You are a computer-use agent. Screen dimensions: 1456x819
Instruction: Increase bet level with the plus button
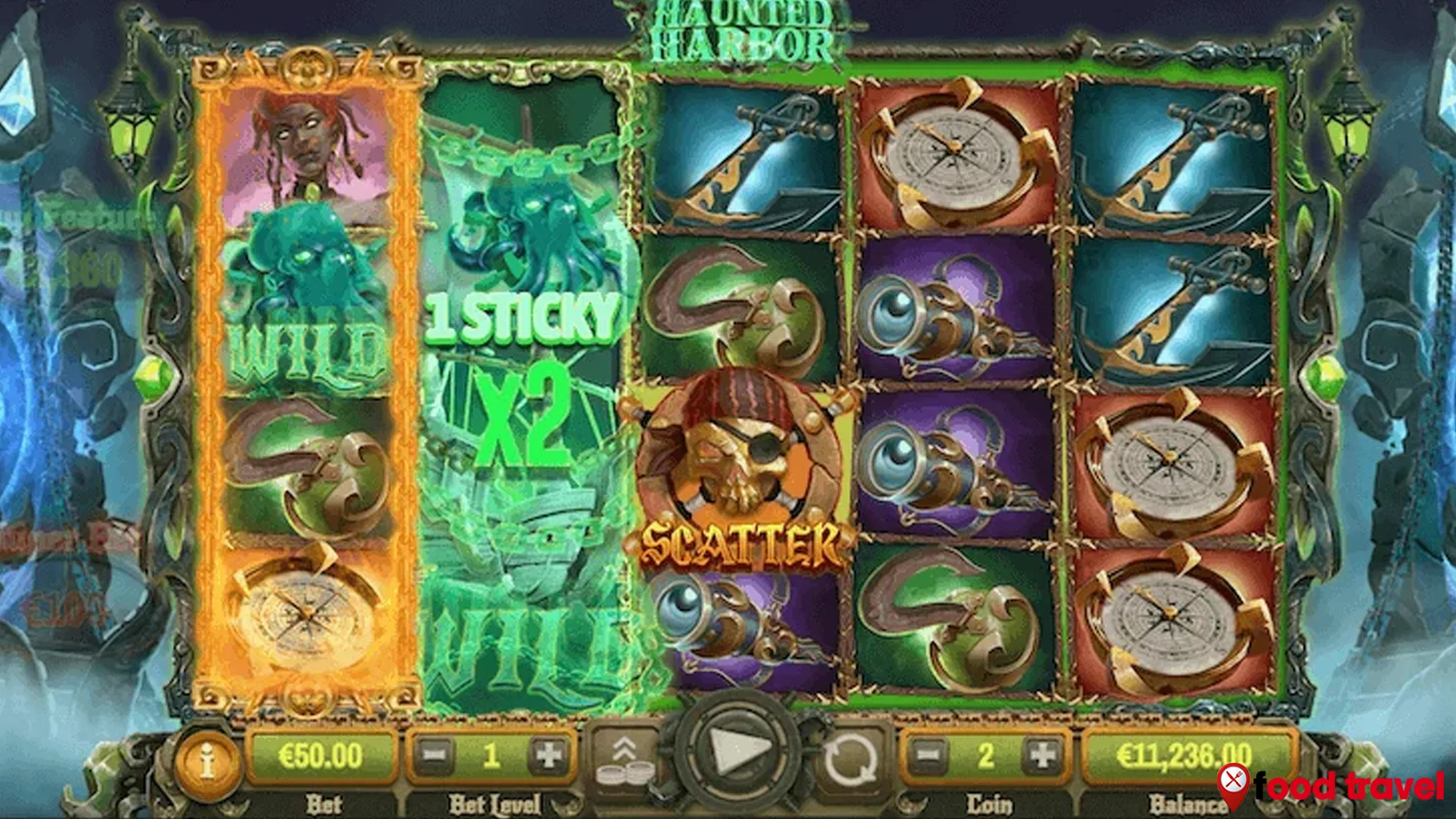point(548,754)
